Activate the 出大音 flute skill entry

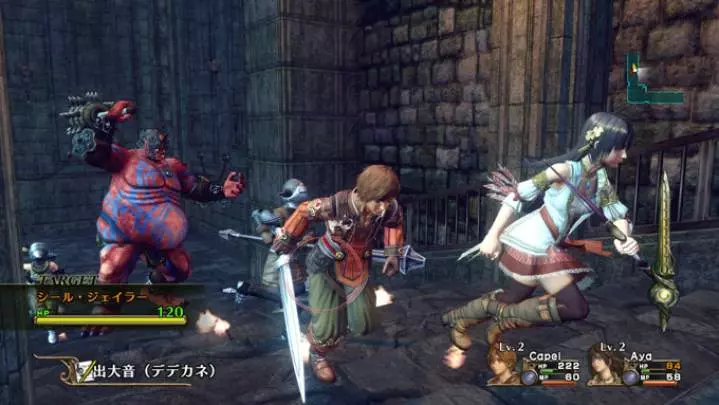click(138, 371)
